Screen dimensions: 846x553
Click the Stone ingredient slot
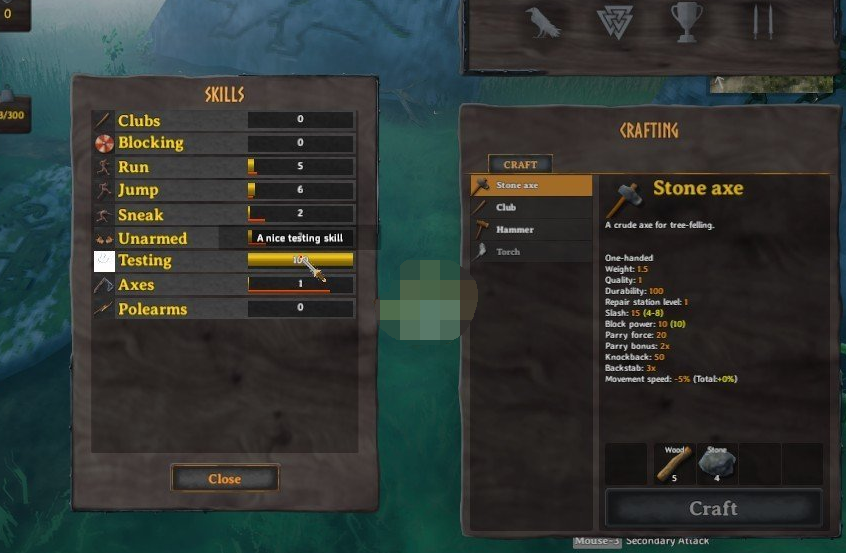pyautogui.click(x=717, y=463)
